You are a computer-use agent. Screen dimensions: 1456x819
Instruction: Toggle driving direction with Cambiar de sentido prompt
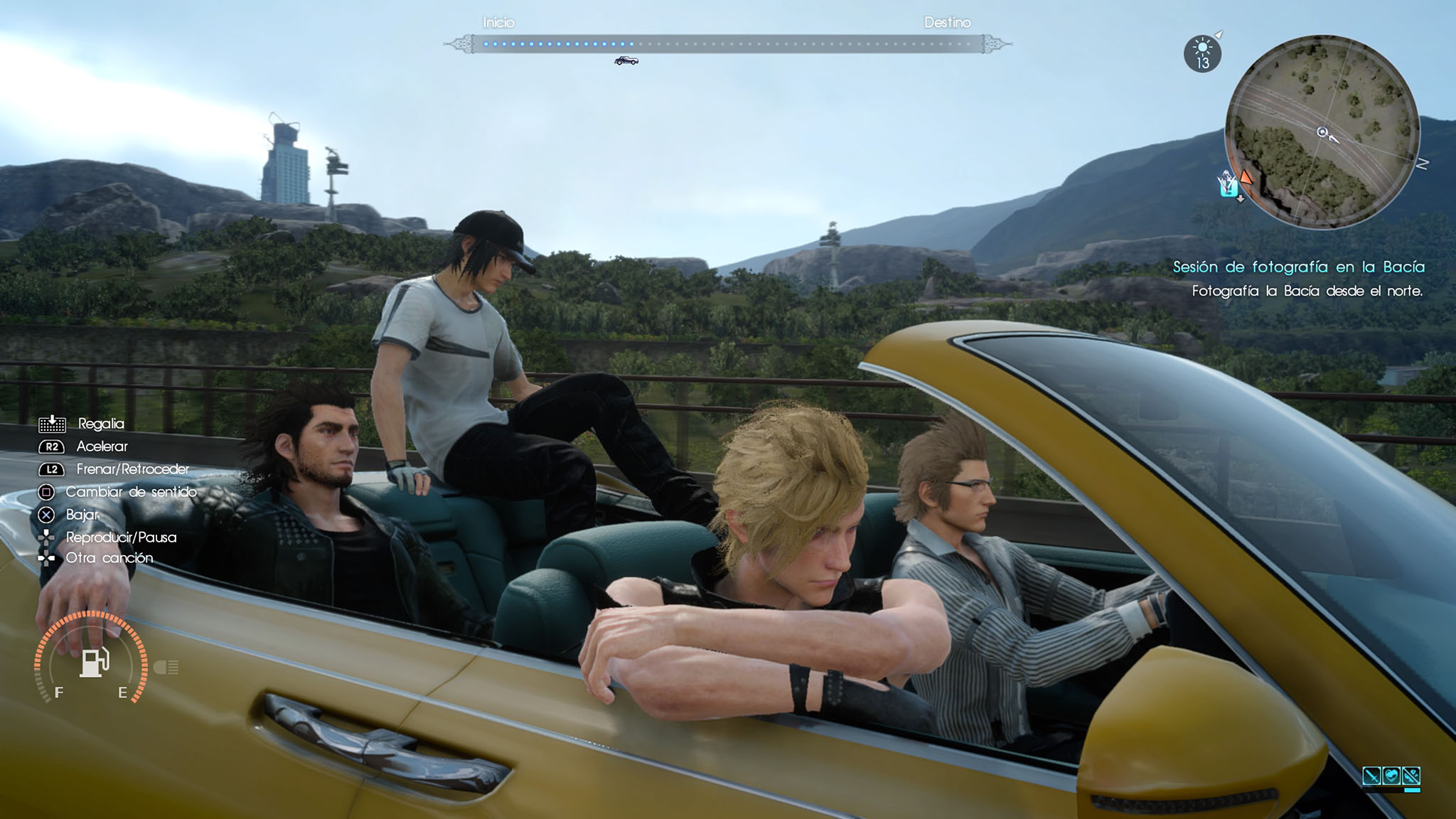(x=132, y=492)
